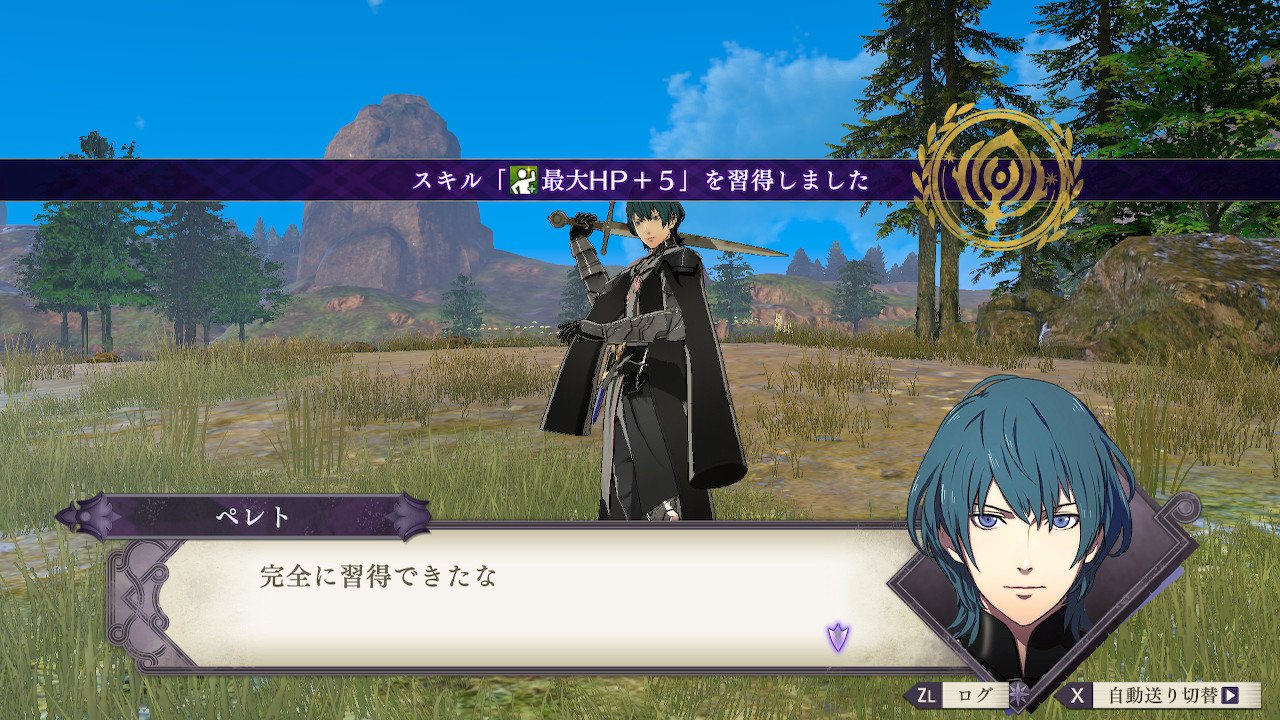Advance dialogue with the purple arrow indicator
This screenshot has height=720, width=1280.
click(837, 636)
